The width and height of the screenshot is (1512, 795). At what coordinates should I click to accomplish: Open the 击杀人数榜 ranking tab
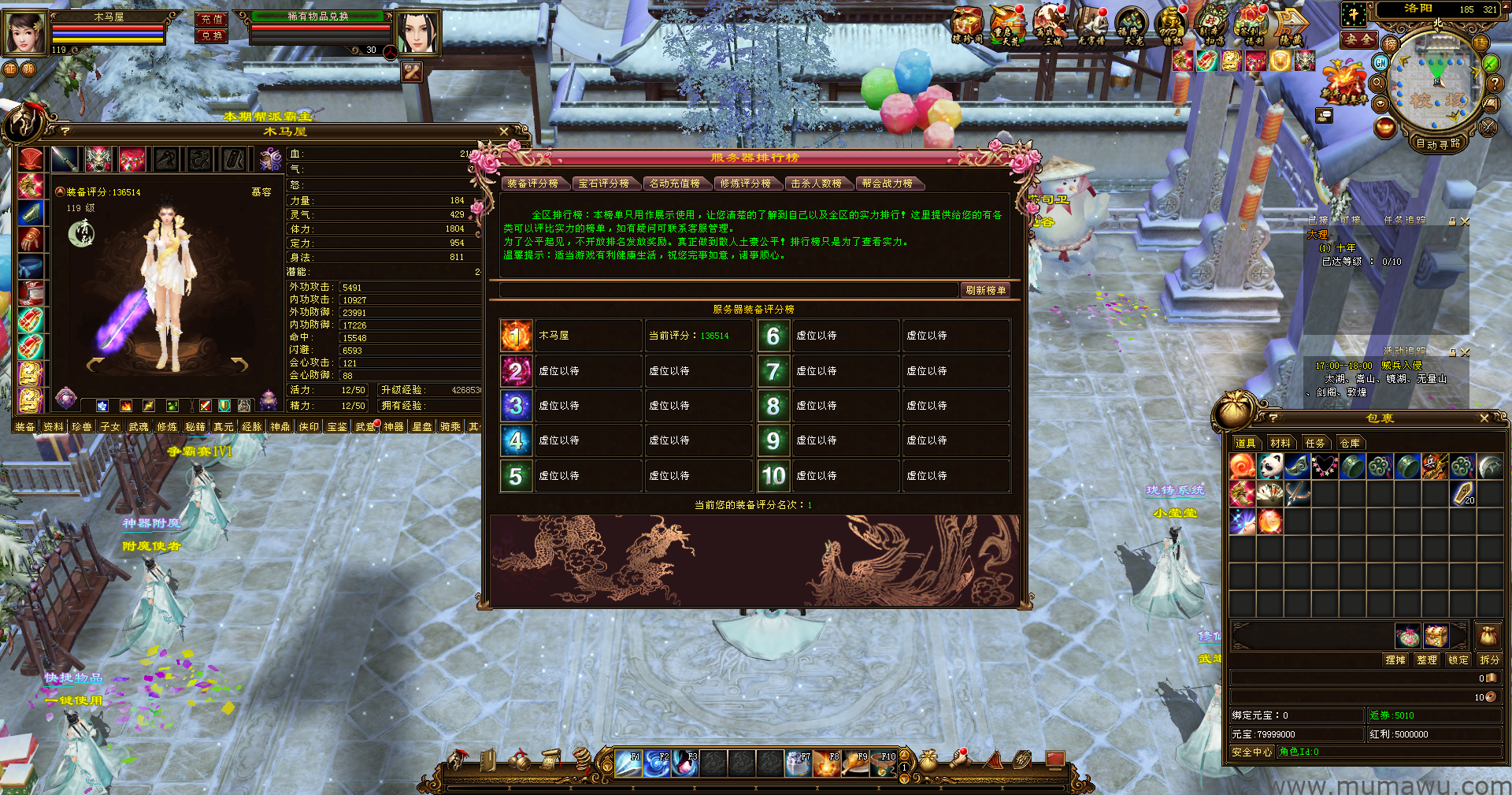[x=816, y=184]
